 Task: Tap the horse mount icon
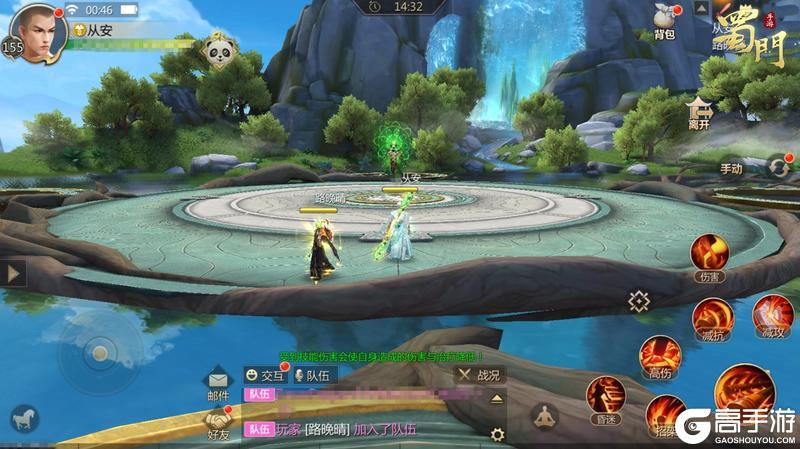coord(22,418)
